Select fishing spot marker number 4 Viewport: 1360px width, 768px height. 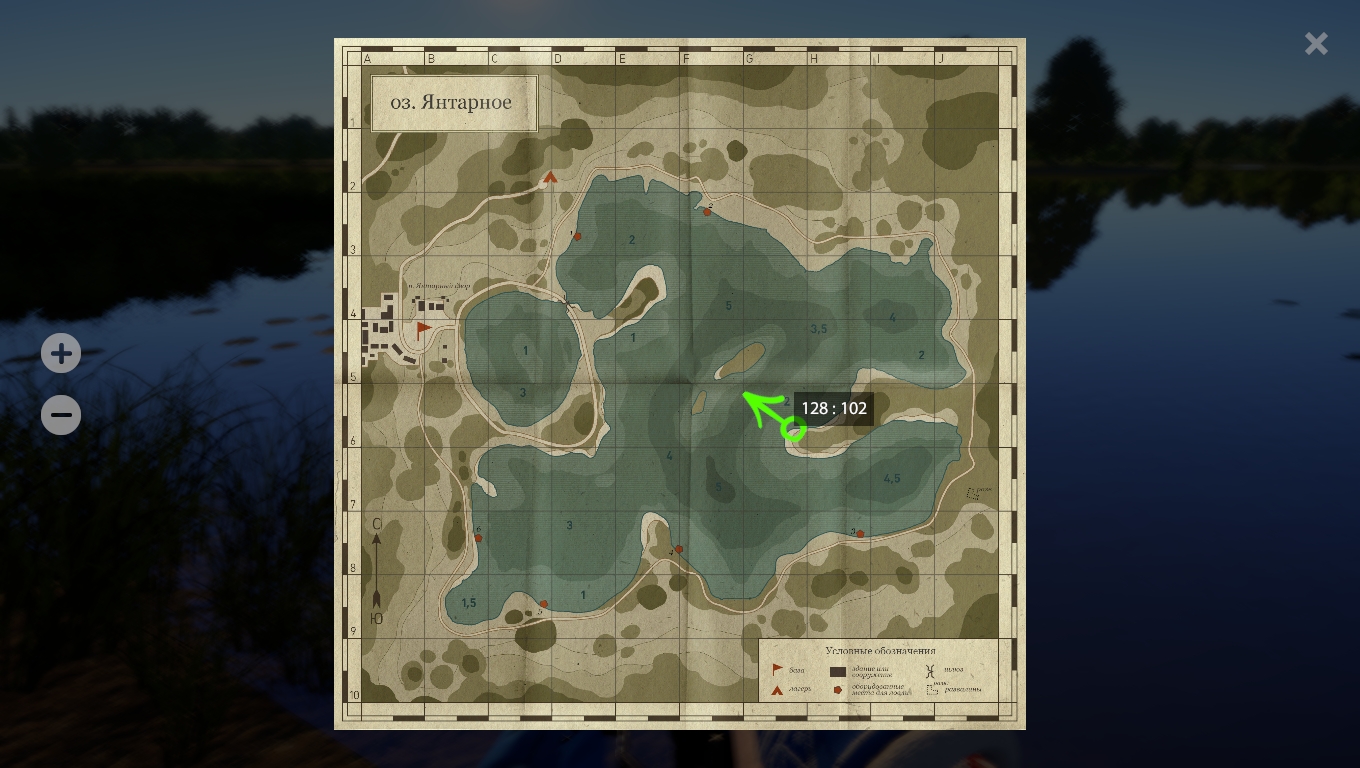(x=679, y=549)
